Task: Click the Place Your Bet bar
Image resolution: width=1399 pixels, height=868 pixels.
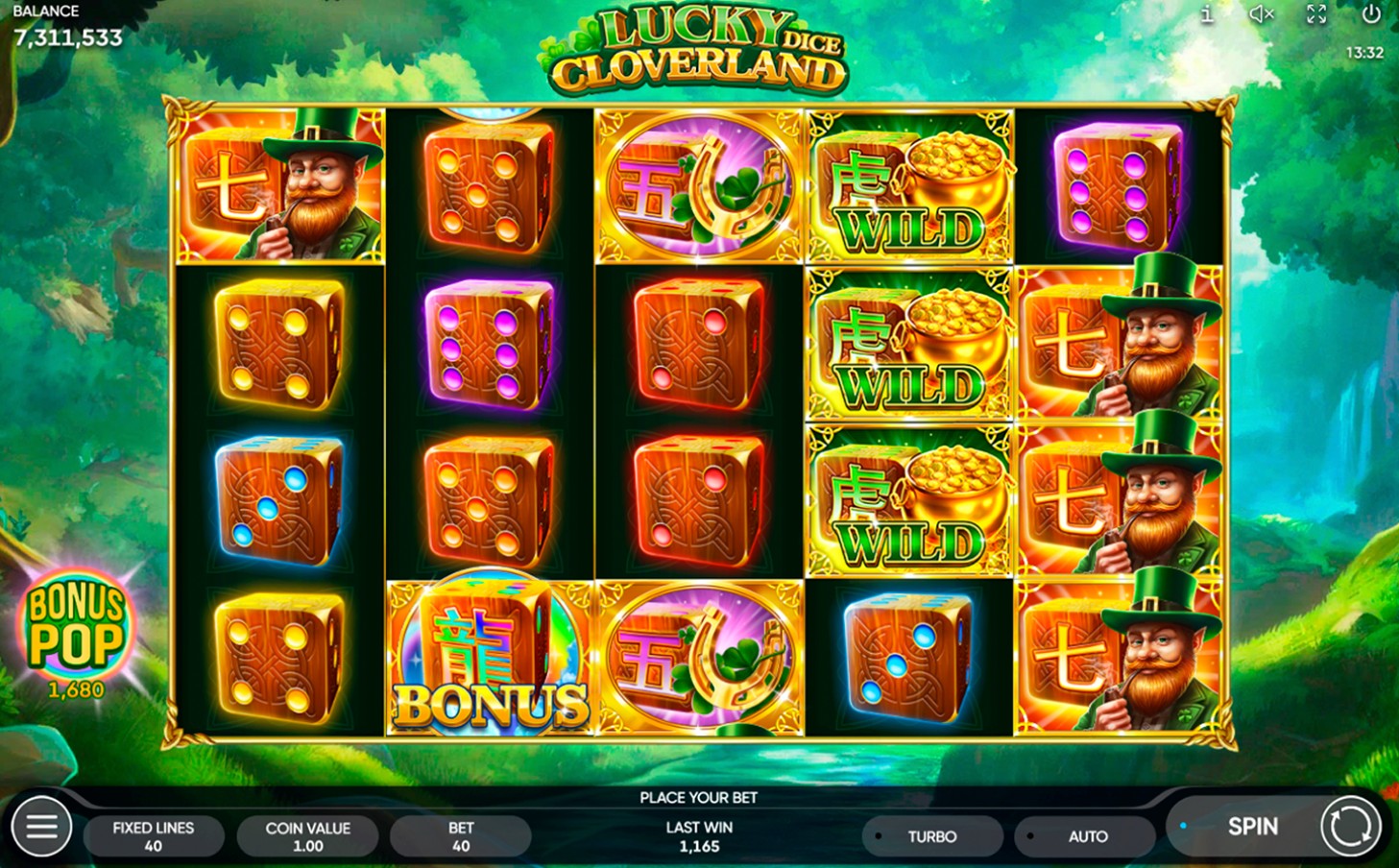Action: (x=699, y=797)
